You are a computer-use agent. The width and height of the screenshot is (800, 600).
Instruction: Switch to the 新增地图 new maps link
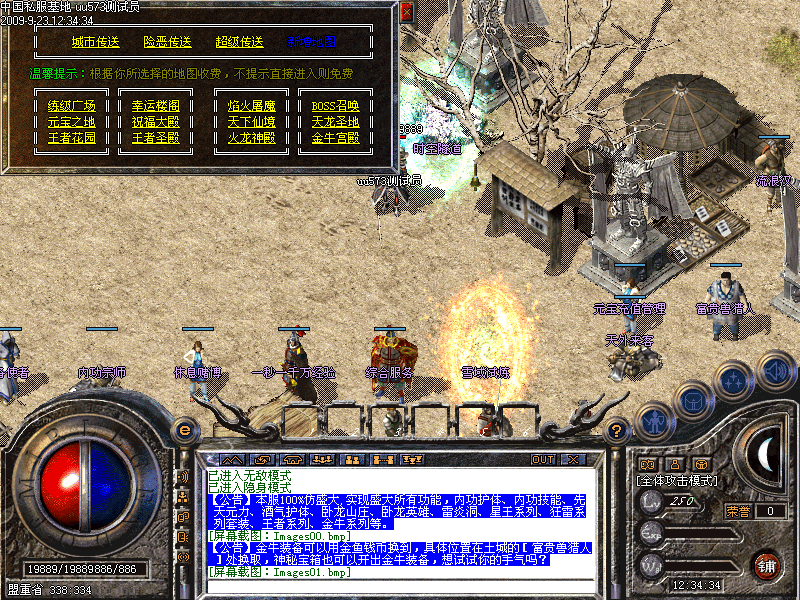311,42
